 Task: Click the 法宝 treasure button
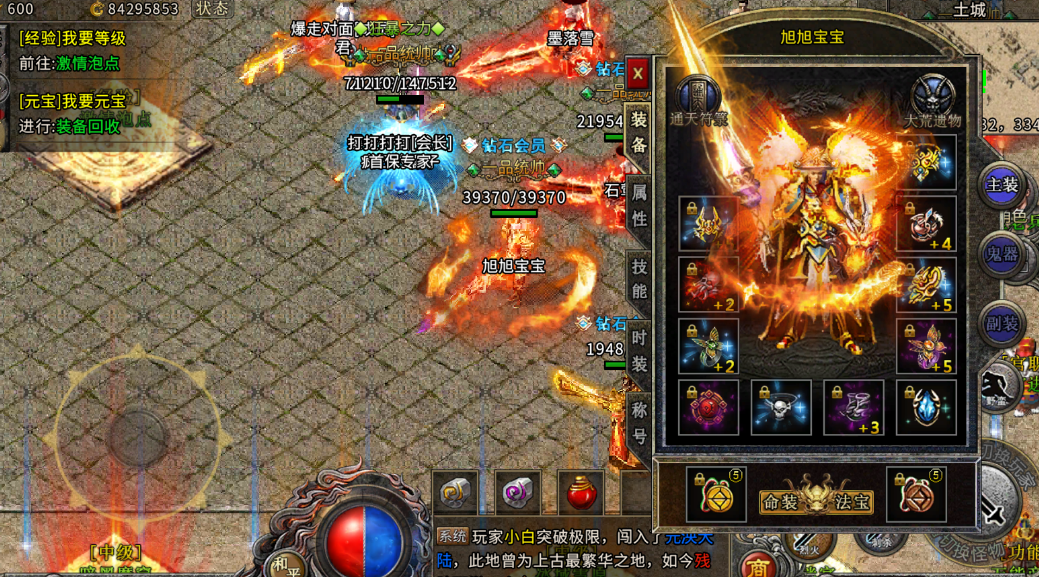point(855,502)
